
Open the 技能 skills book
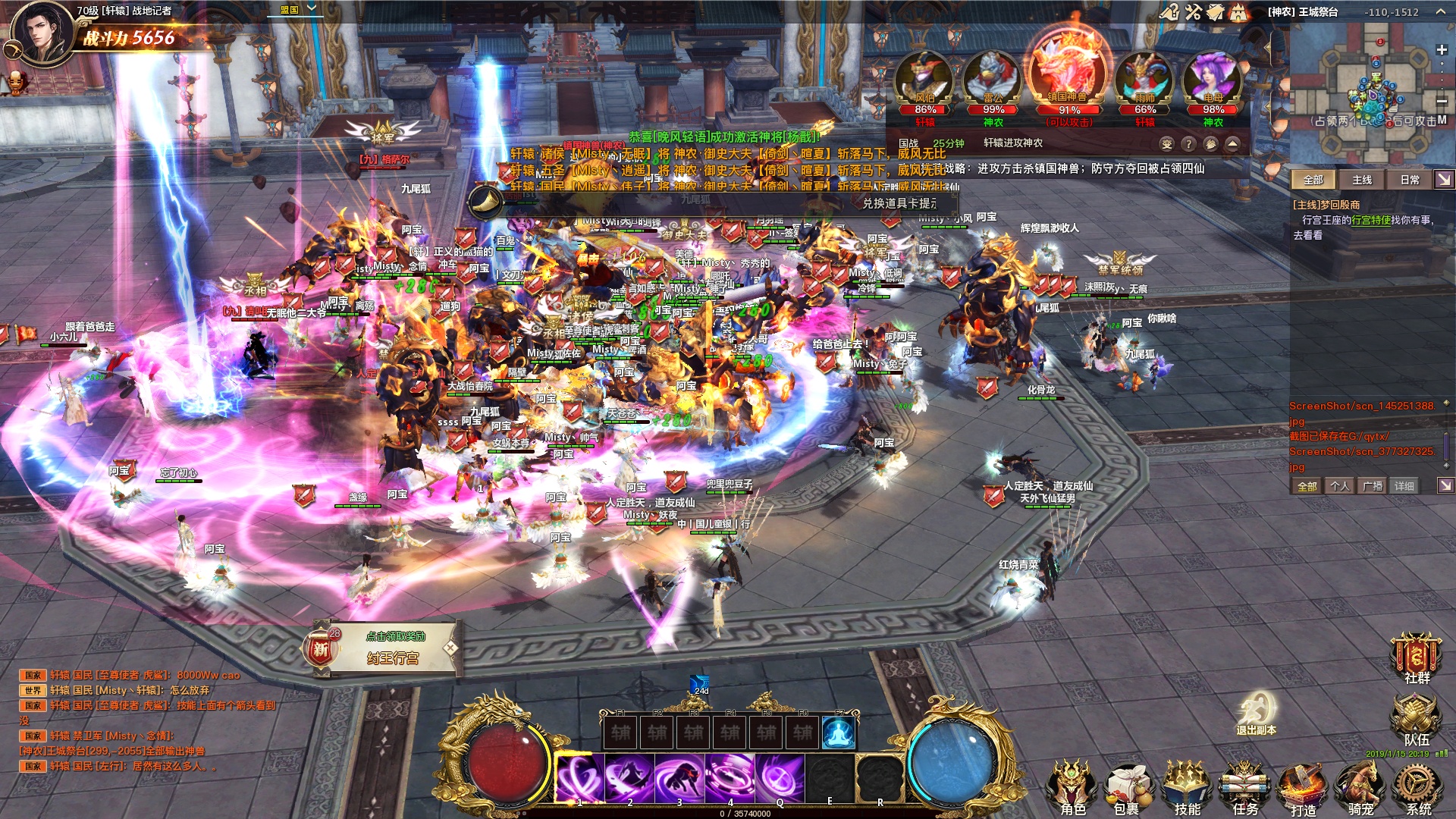coord(1187,789)
